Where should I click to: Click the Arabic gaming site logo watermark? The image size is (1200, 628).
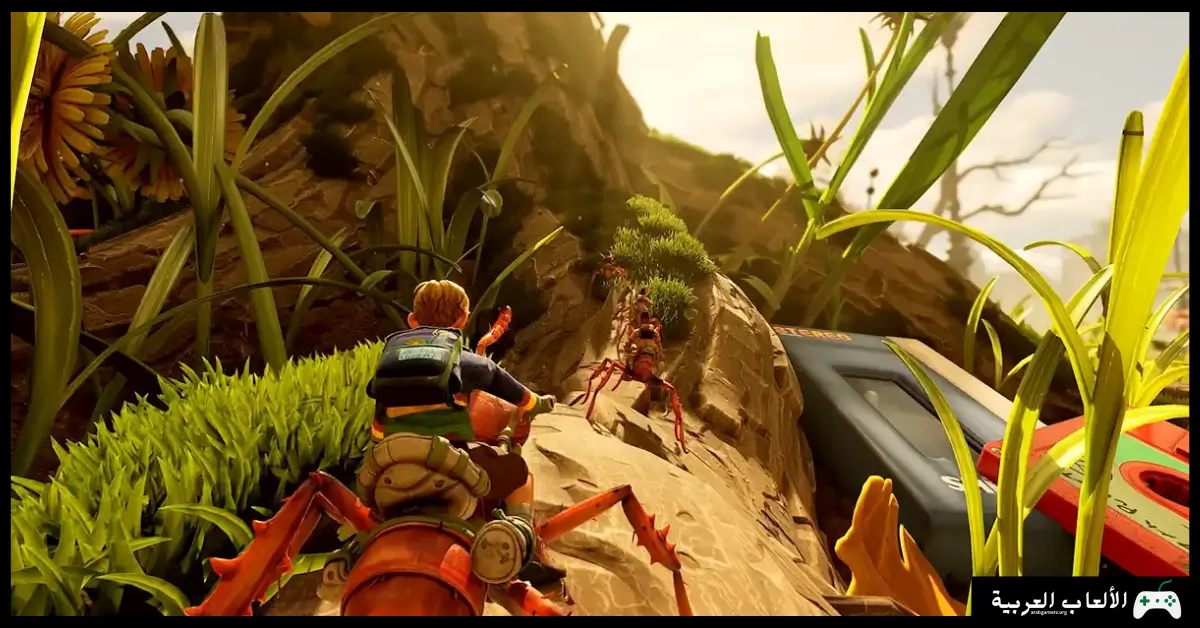coord(1084,601)
